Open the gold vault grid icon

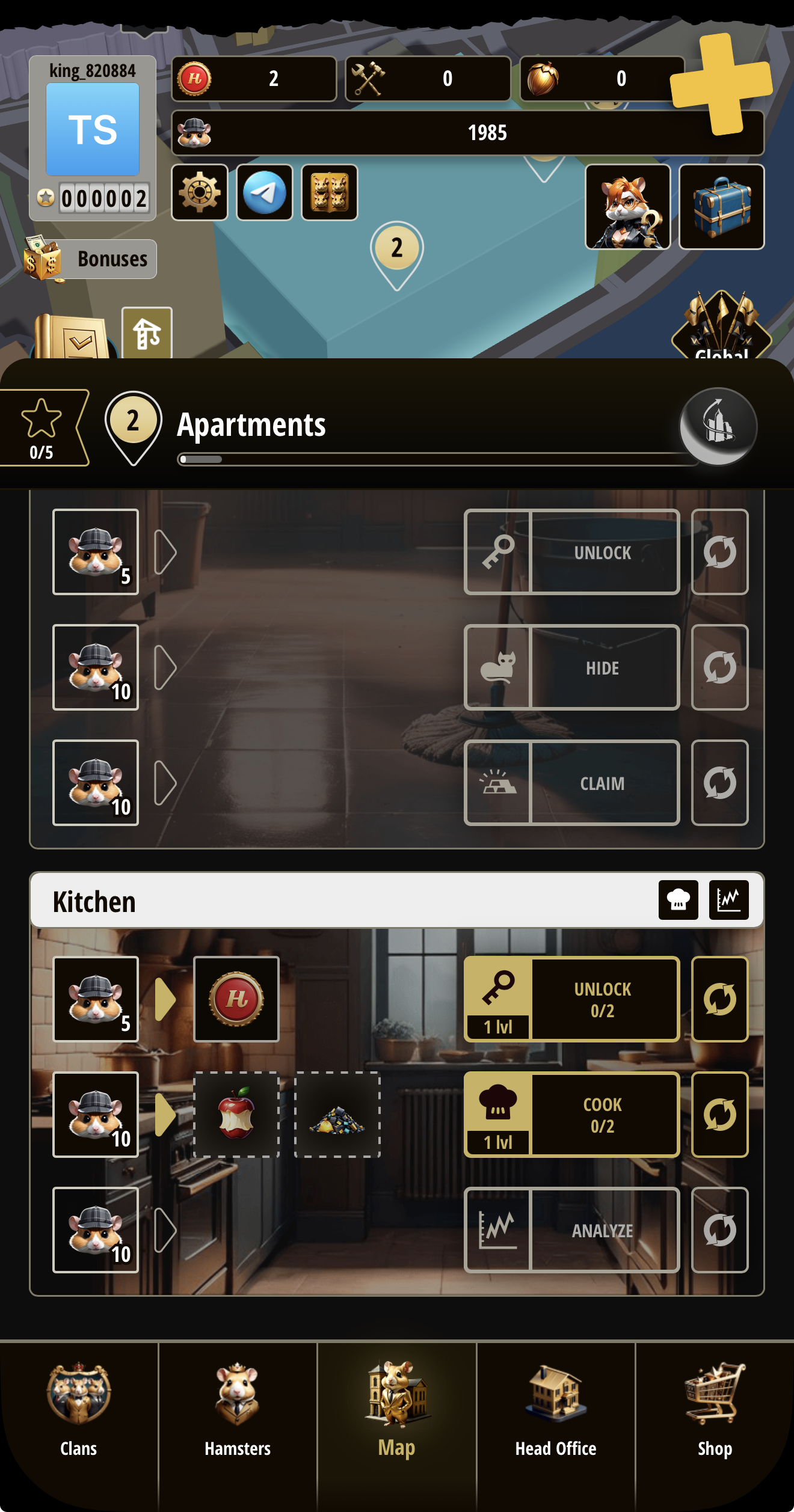click(329, 192)
